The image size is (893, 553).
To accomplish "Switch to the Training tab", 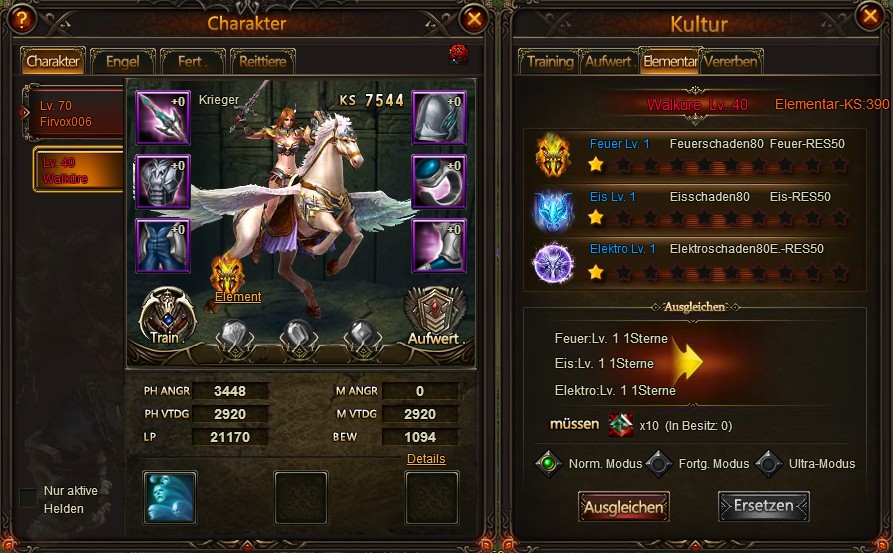I will coord(549,62).
